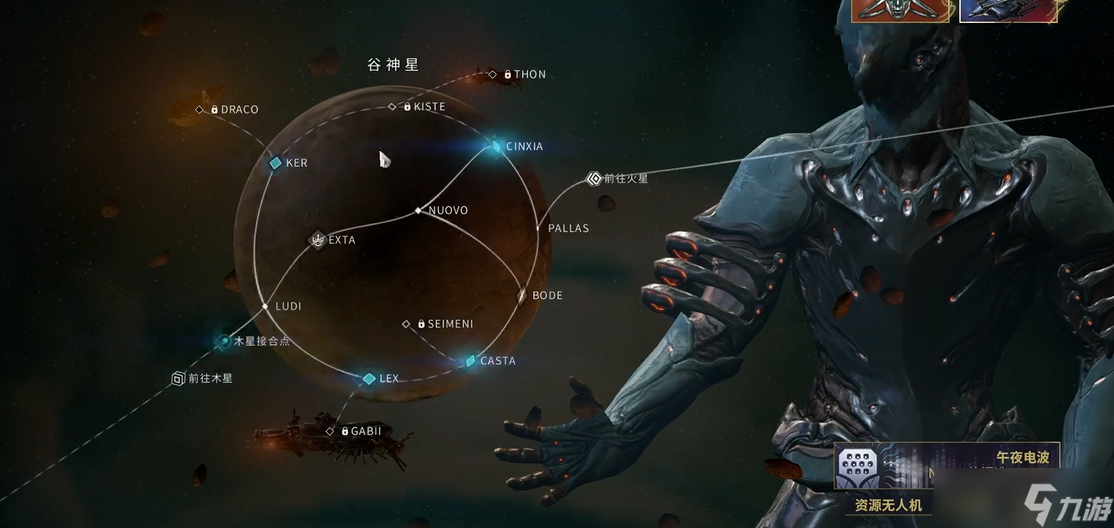
Task: Open the NUOVO mission node
Action: pyautogui.click(x=419, y=211)
